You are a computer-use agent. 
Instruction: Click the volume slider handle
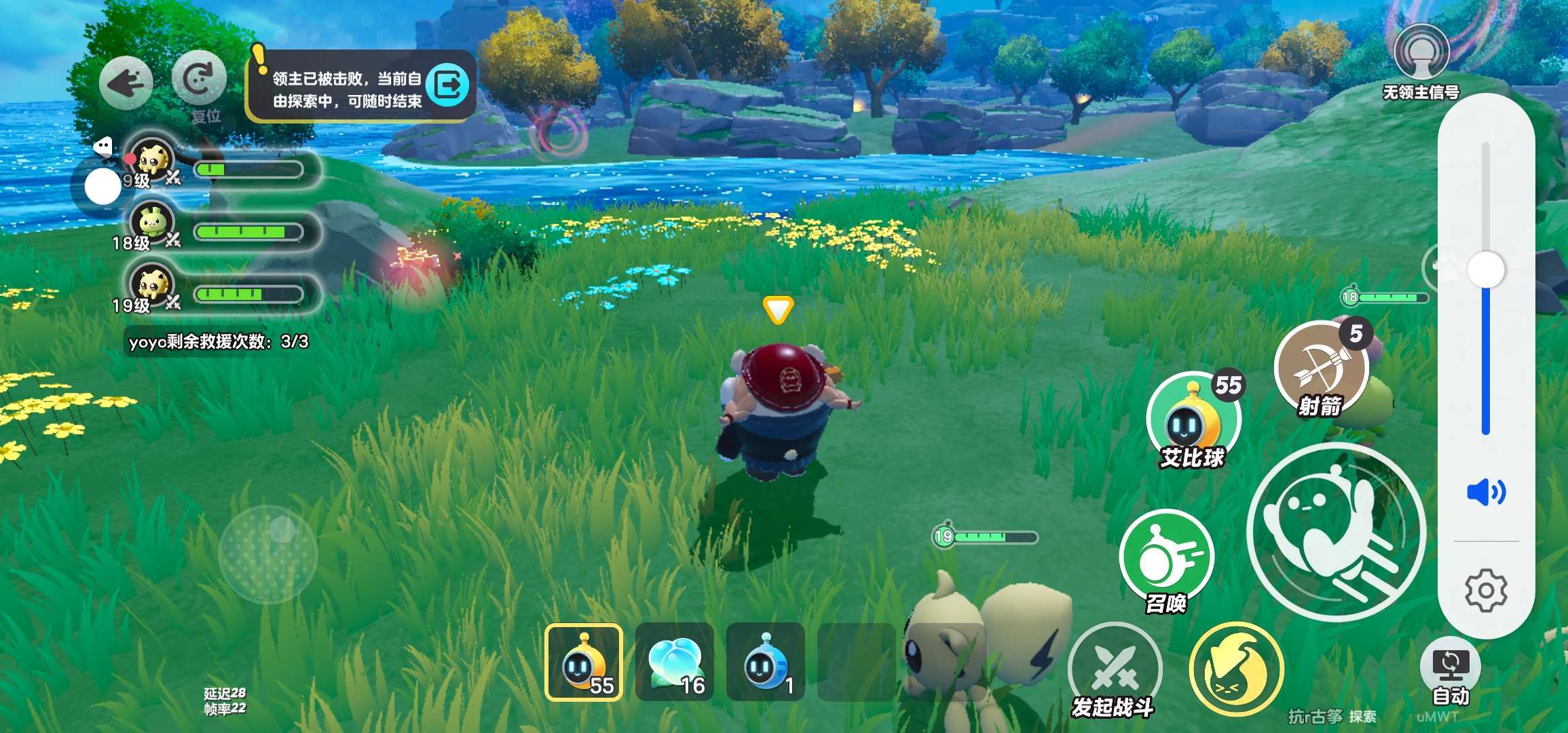point(1486,270)
